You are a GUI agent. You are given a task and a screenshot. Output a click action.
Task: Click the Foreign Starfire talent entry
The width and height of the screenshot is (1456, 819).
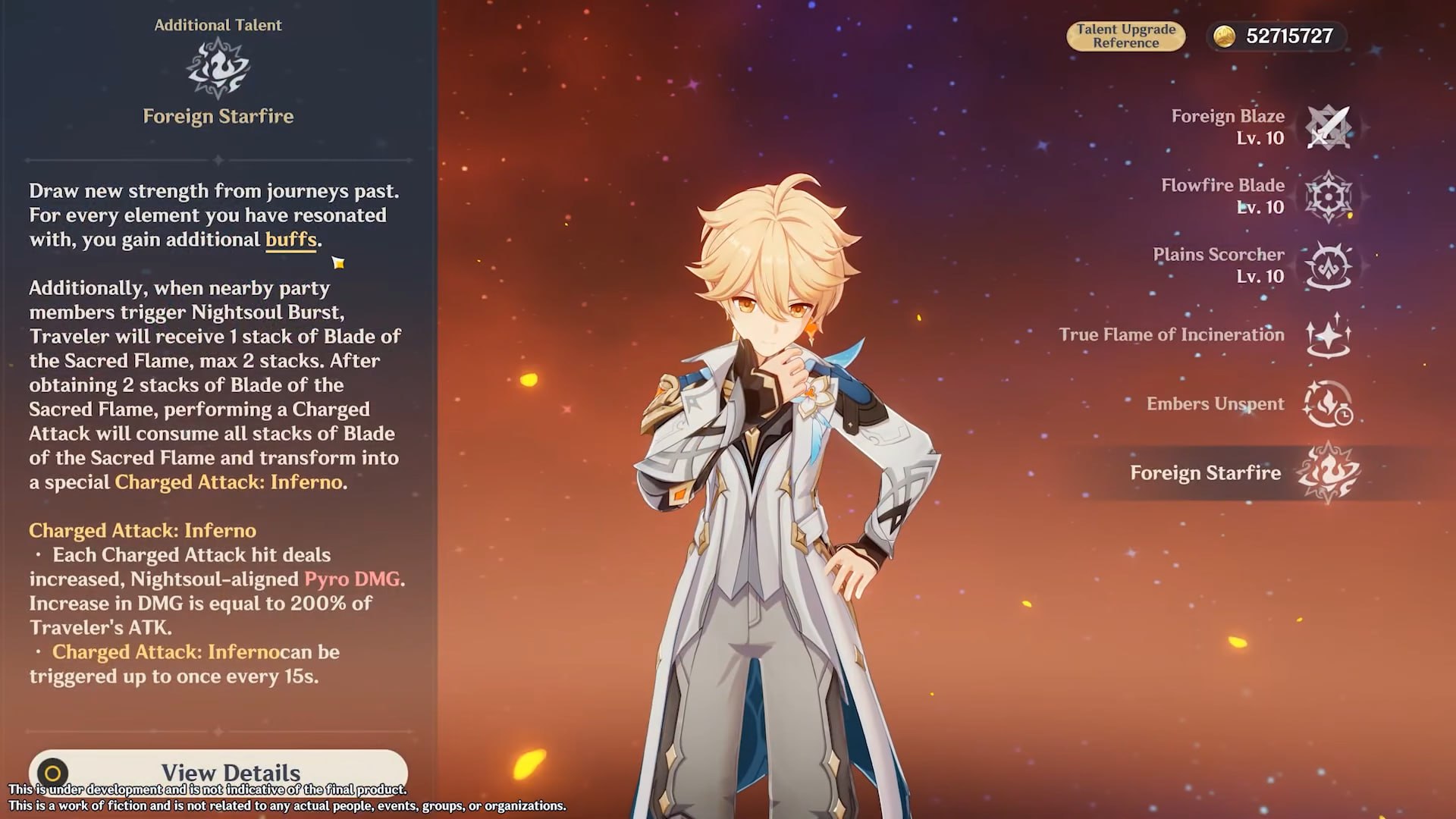1328,473
